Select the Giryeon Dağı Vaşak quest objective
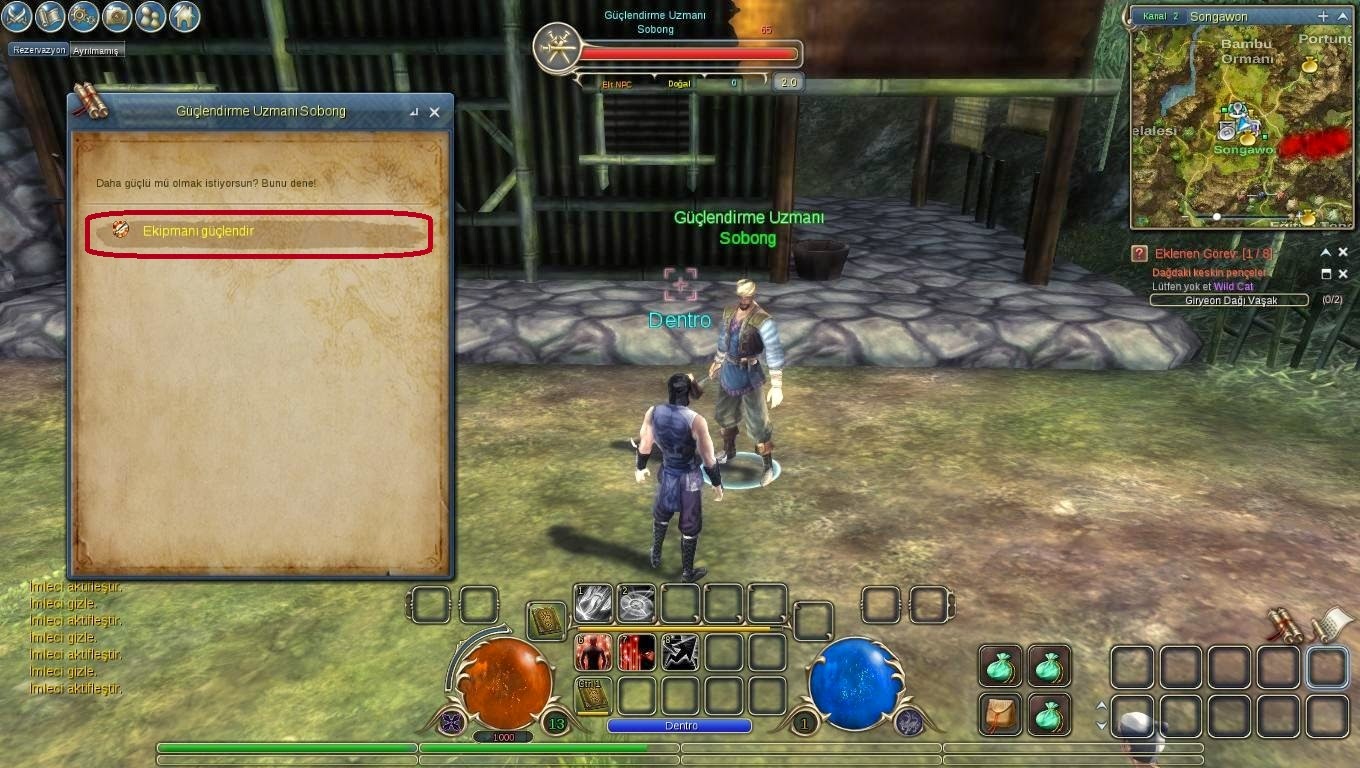 1229,300
